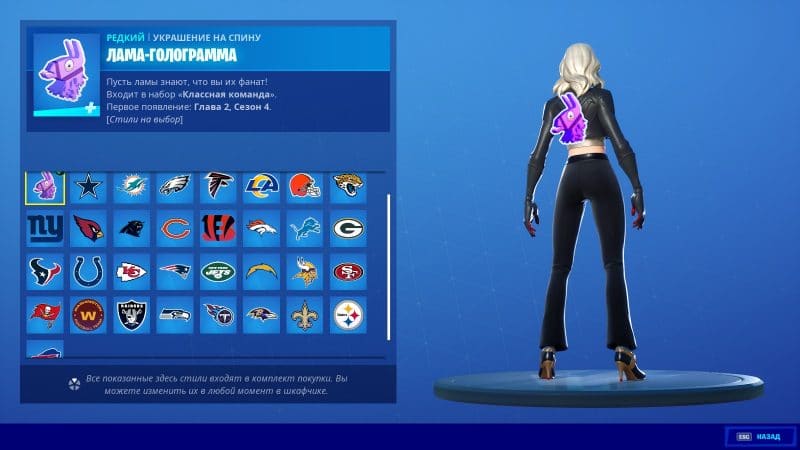The width and height of the screenshot is (800, 450).
Task: Select the default purple llama style
Action: tap(45, 186)
